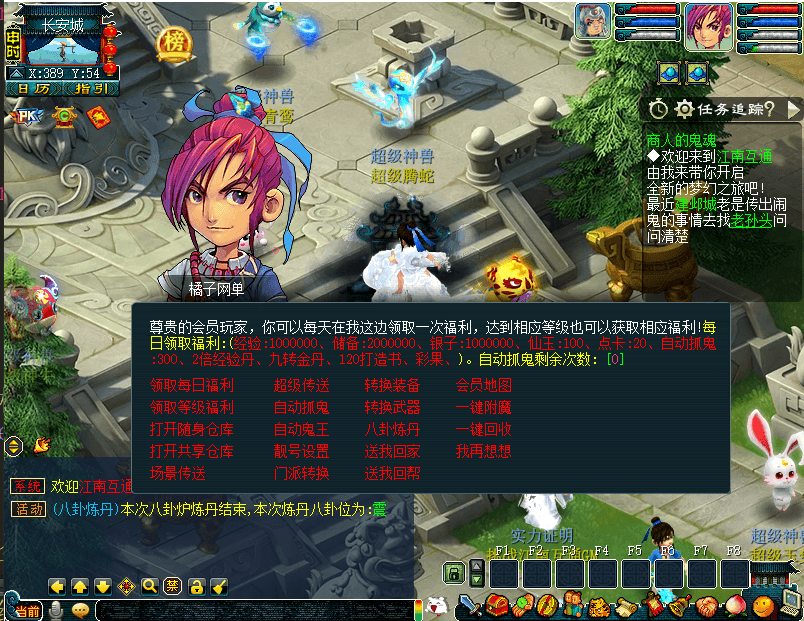Viewport: 804px width, 621px height.
Task: Pick the 八卦炼丹 option
Action: pos(392,429)
